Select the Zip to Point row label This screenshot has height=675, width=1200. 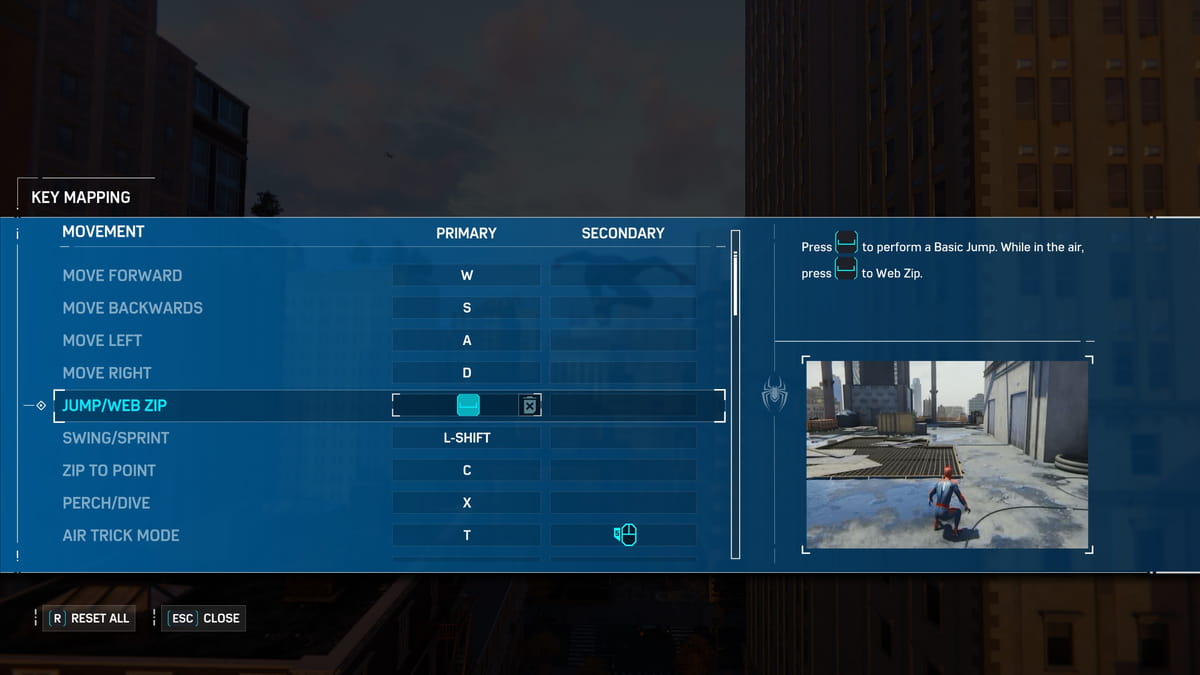[109, 470]
